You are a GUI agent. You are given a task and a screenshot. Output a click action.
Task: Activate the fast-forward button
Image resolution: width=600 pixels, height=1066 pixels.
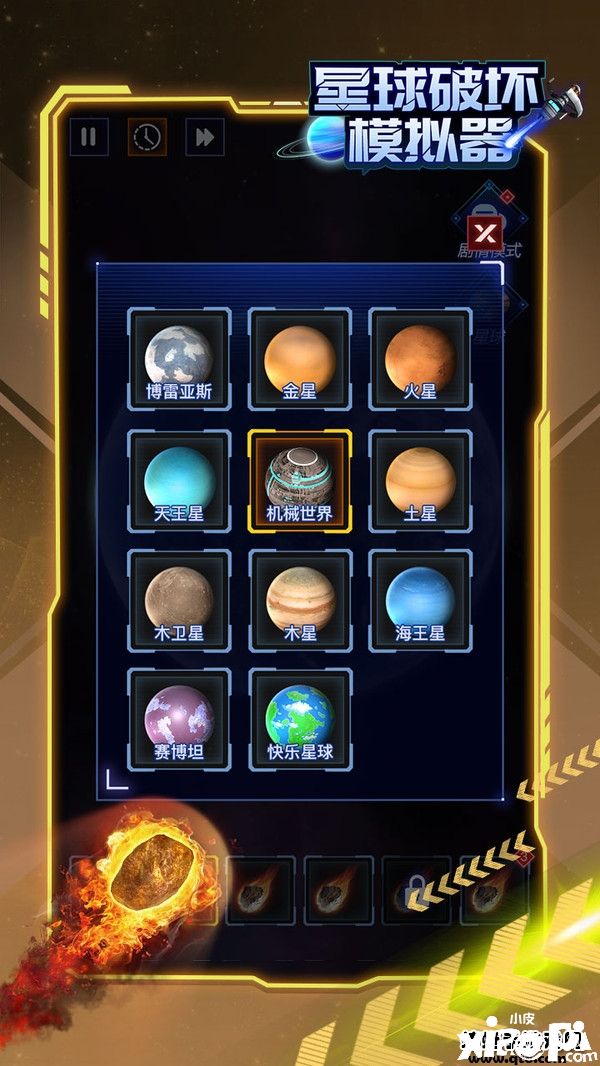[x=204, y=137]
